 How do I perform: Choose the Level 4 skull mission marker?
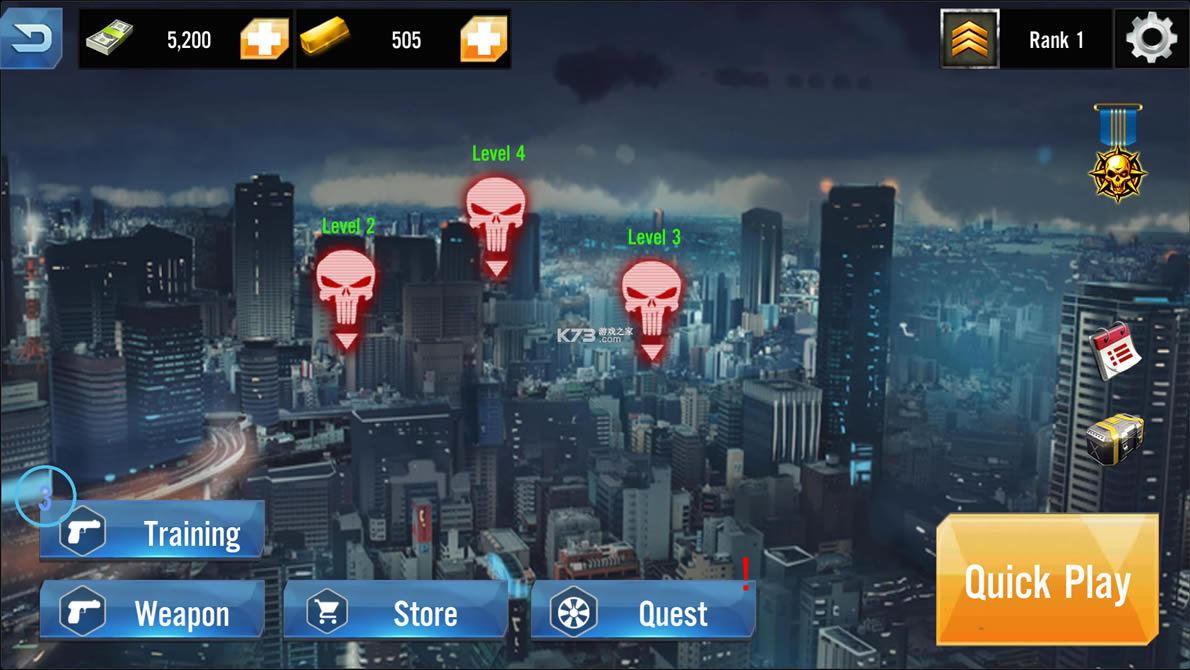pyautogui.click(x=497, y=220)
